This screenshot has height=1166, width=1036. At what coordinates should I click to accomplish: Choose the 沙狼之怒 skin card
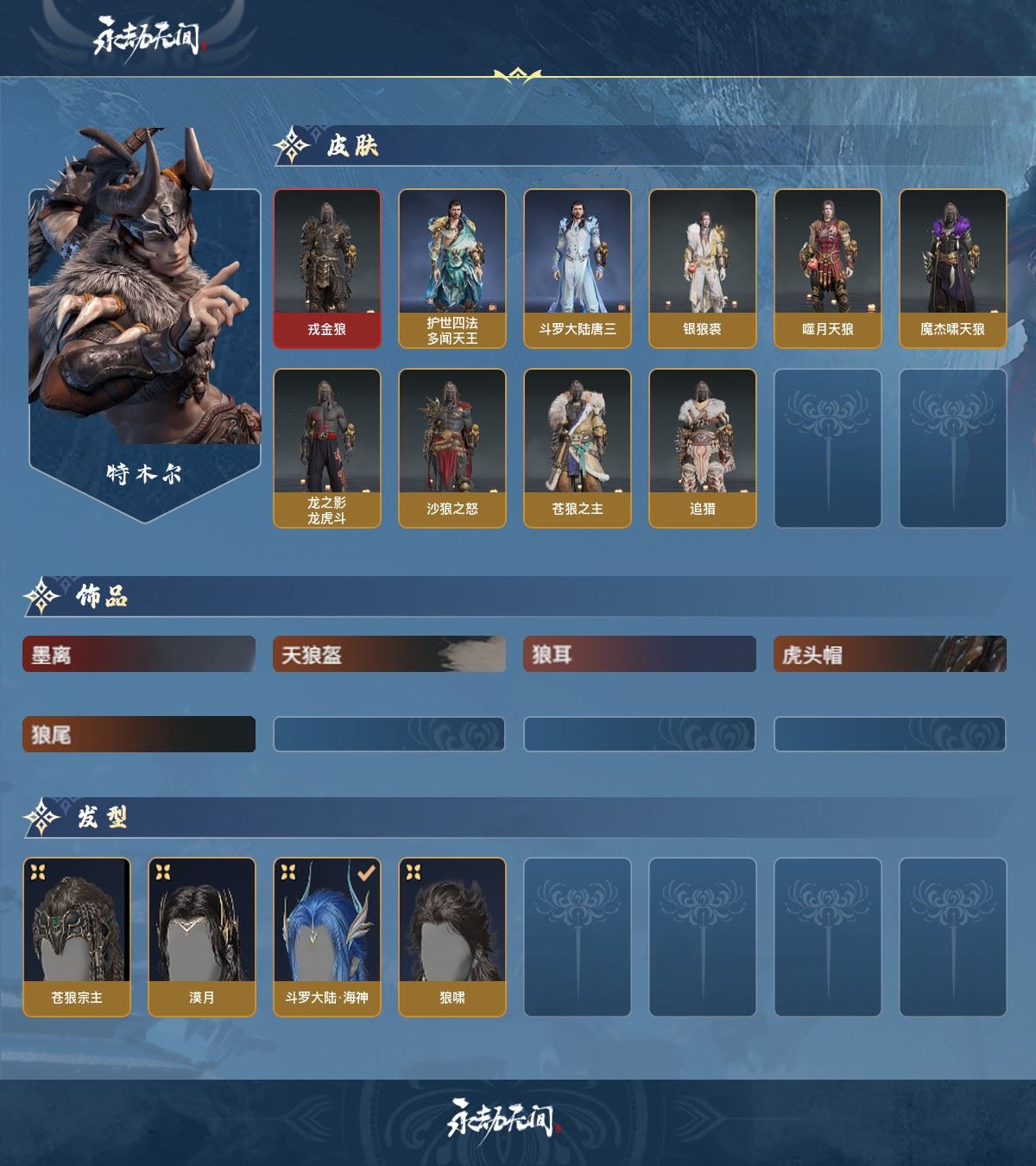452,448
